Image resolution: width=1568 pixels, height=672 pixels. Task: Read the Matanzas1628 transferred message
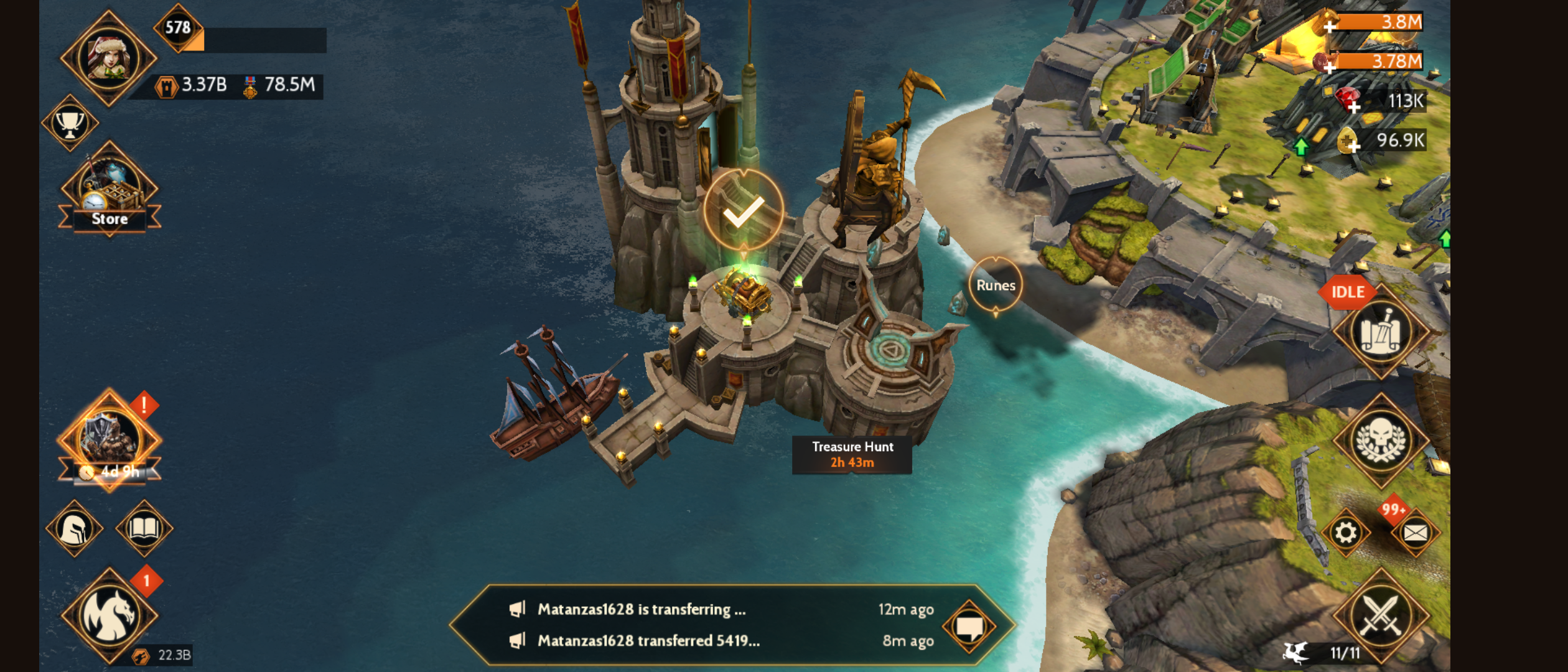click(648, 641)
